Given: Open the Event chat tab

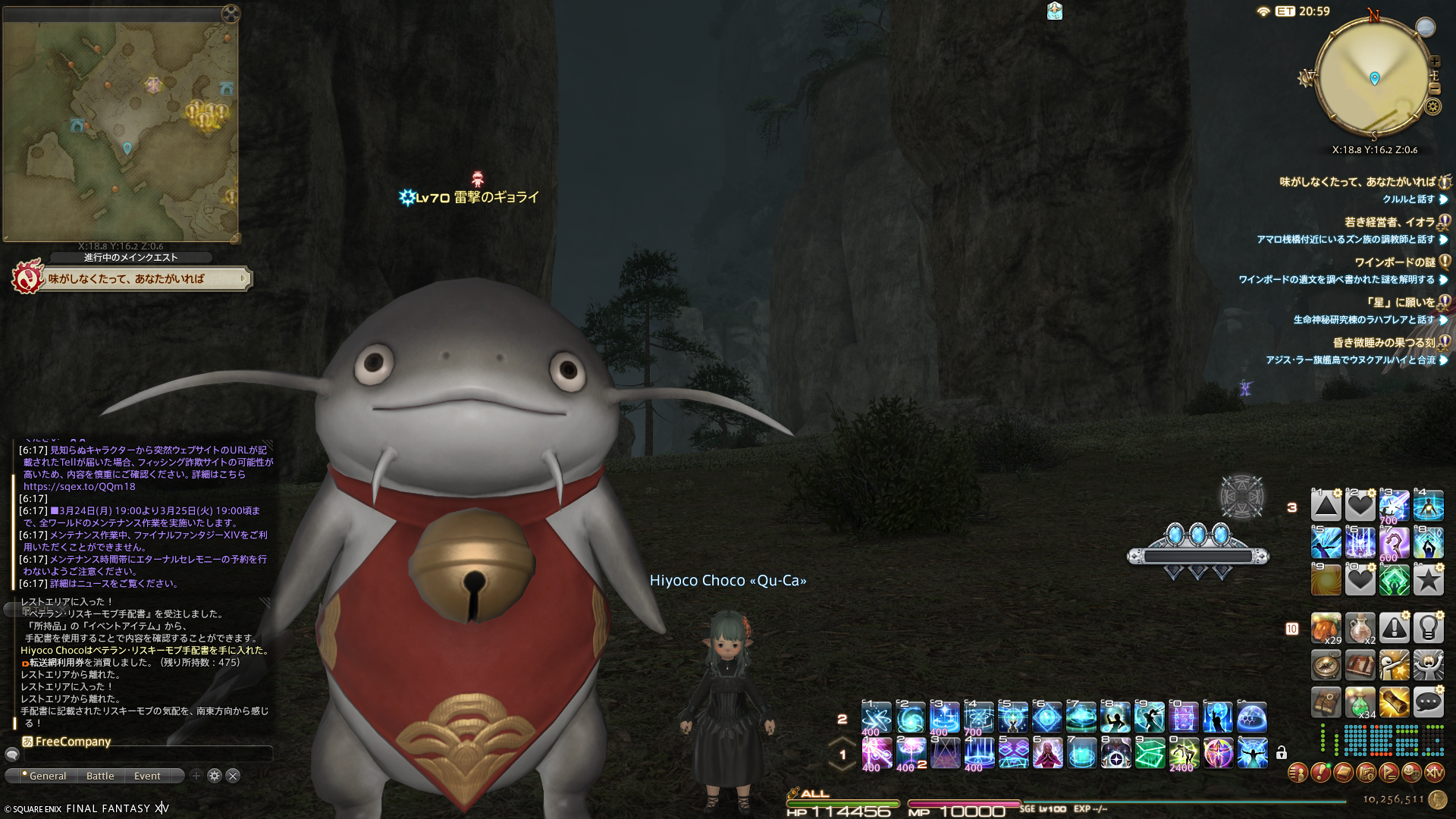Looking at the screenshot, I should [x=147, y=776].
